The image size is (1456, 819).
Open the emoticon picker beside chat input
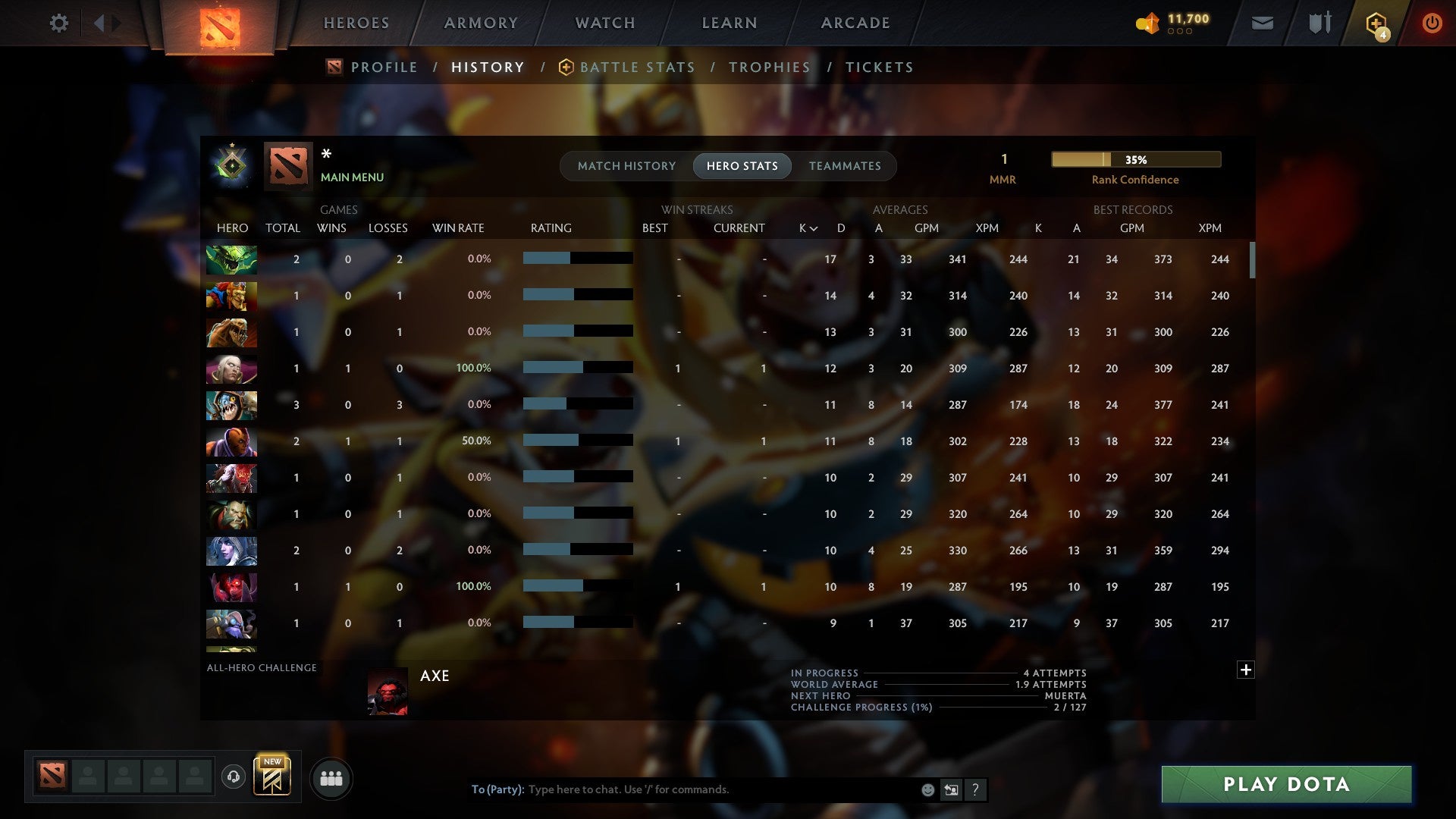[x=927, y=789]
